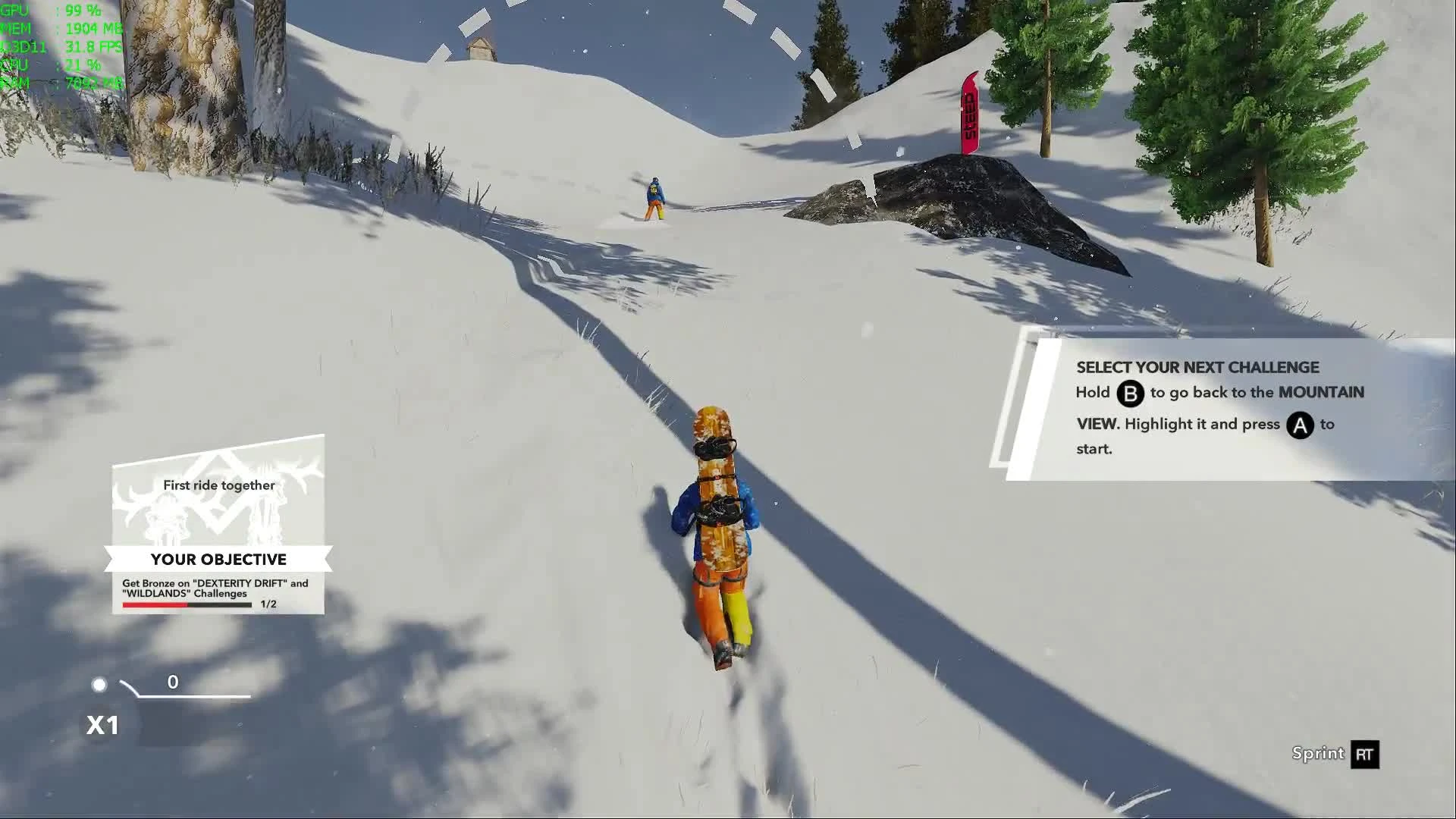Click the SELECT YOUR NEXT CHALLENGE heading
The width and height of the screenshot is (1456, 819).
[1197, 367]
